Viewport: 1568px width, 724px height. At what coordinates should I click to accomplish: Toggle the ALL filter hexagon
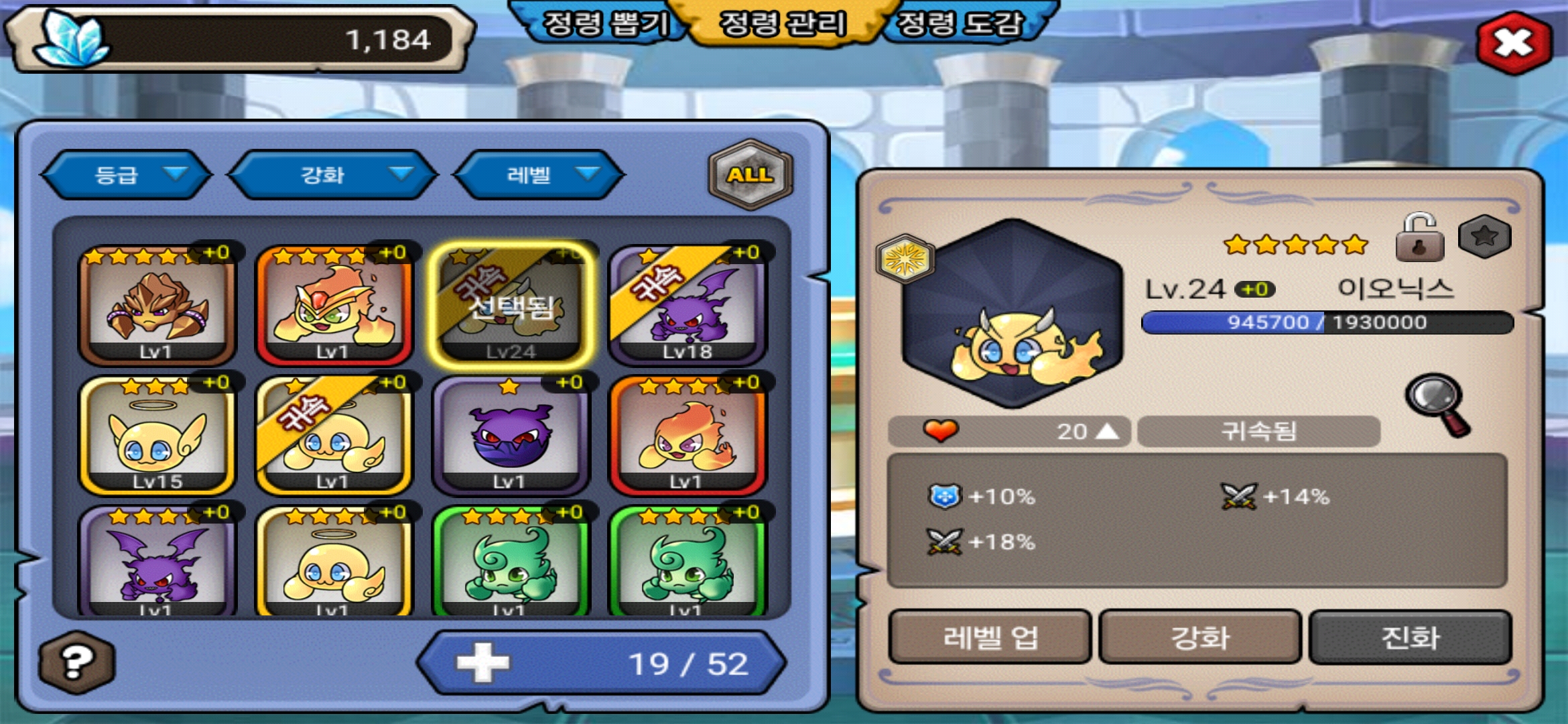[x=750, y=174]
